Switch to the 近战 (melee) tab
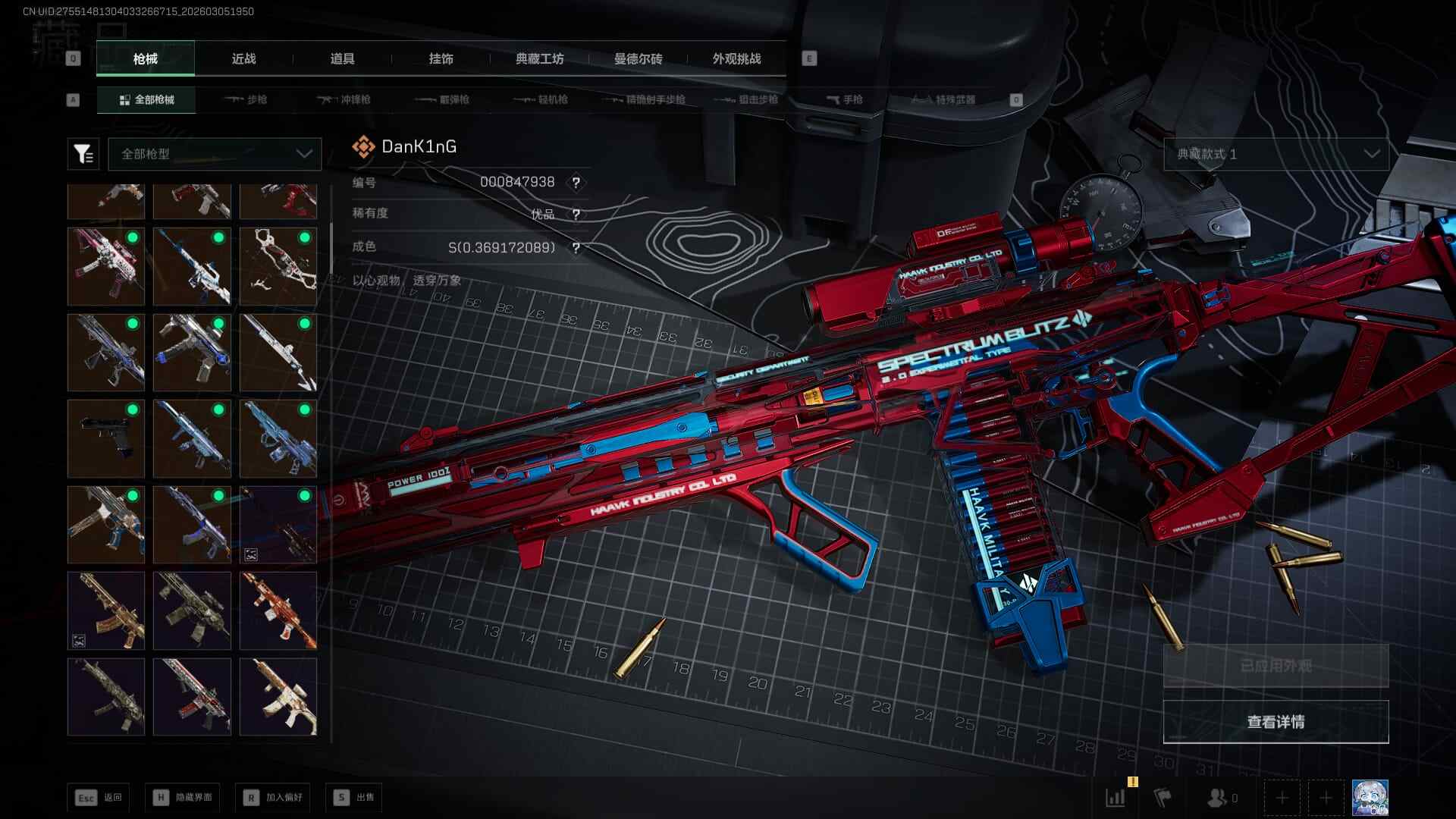This screenshot has width=1456, height=819. [x=243, y=59]
